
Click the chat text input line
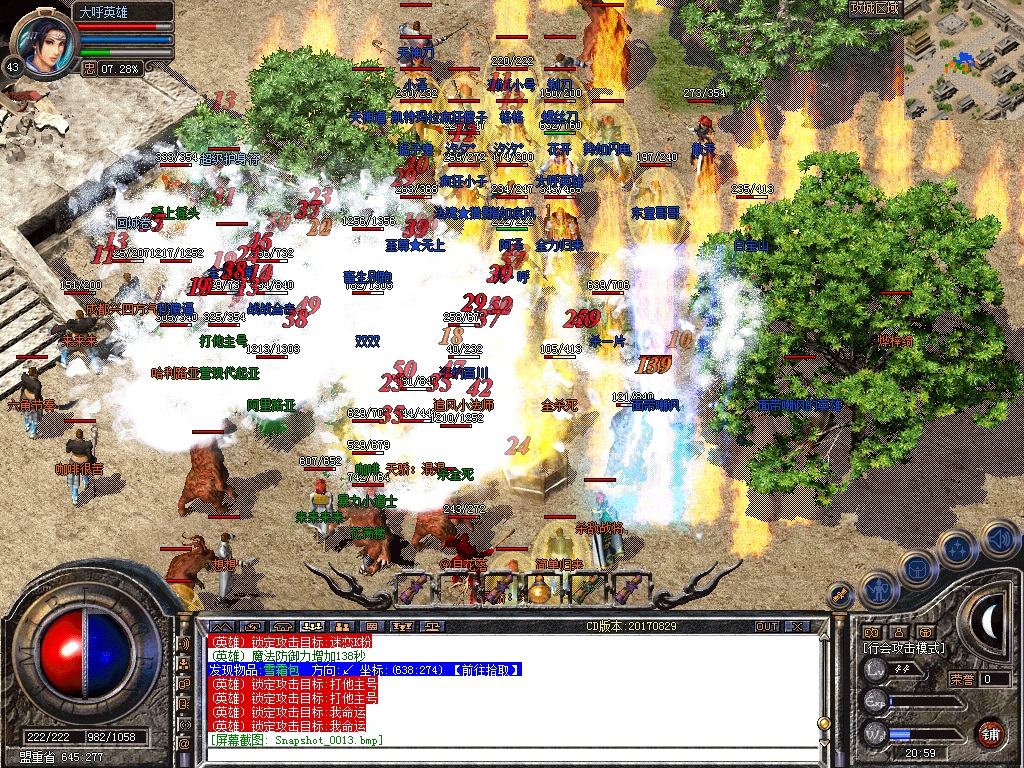click(x=500, y=753)
